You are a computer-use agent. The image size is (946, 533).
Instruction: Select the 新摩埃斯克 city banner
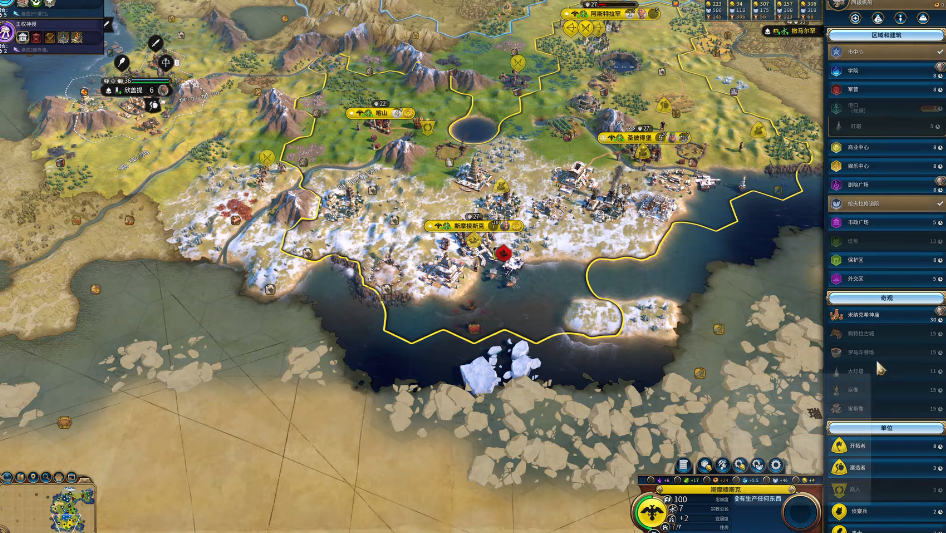click(468, 226)
